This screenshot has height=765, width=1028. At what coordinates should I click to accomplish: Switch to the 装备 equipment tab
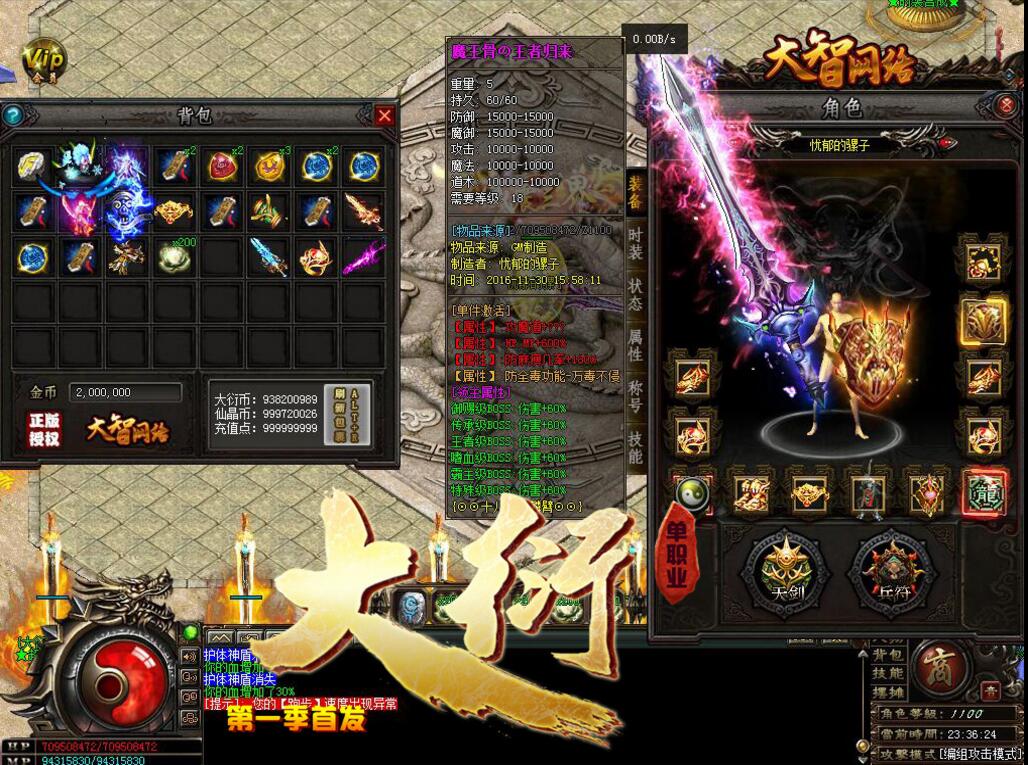point(635,198)
